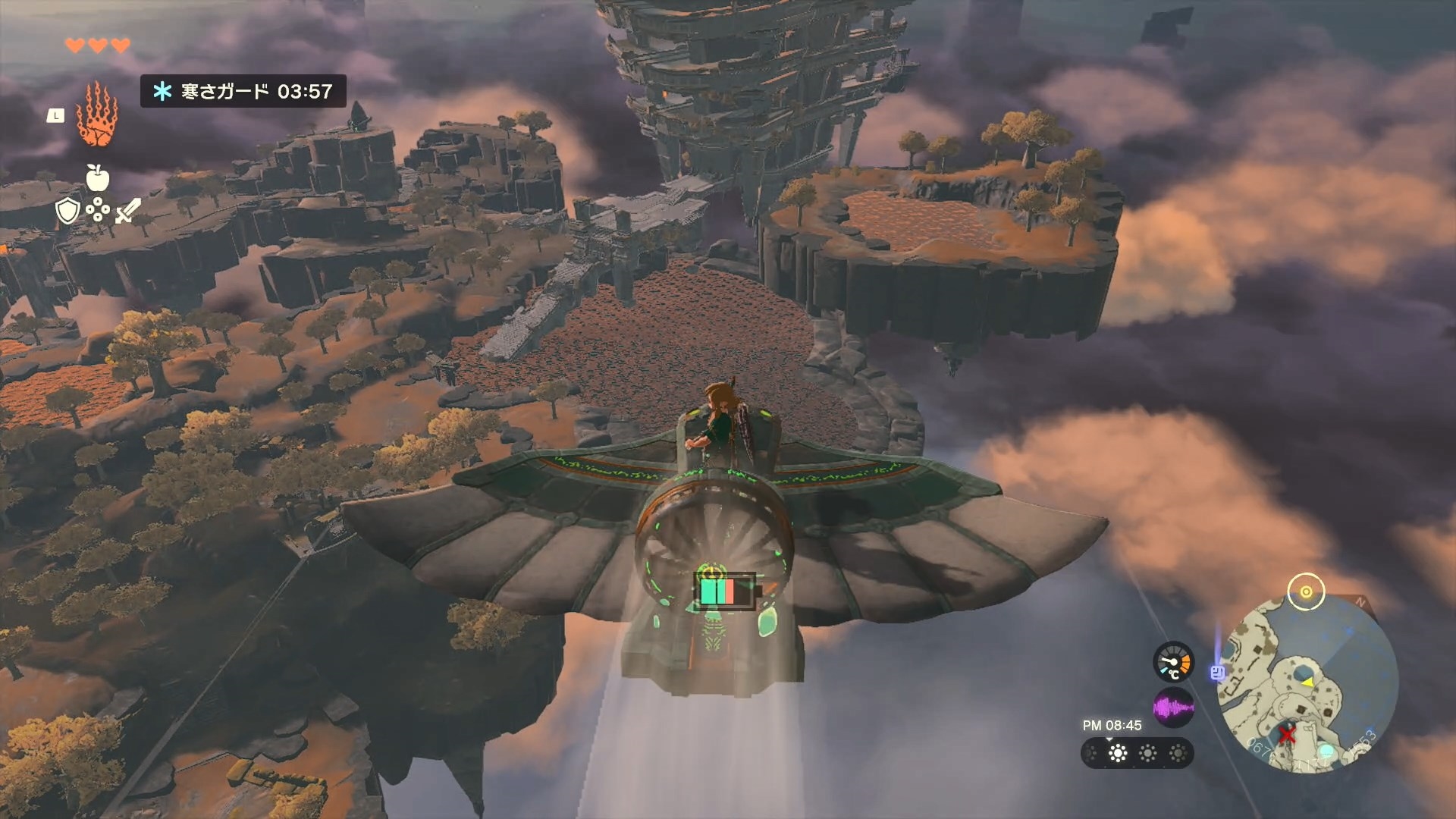Open the circular minimap
This screenshot has width=1456, height=819.
[x=1307, y=682]
